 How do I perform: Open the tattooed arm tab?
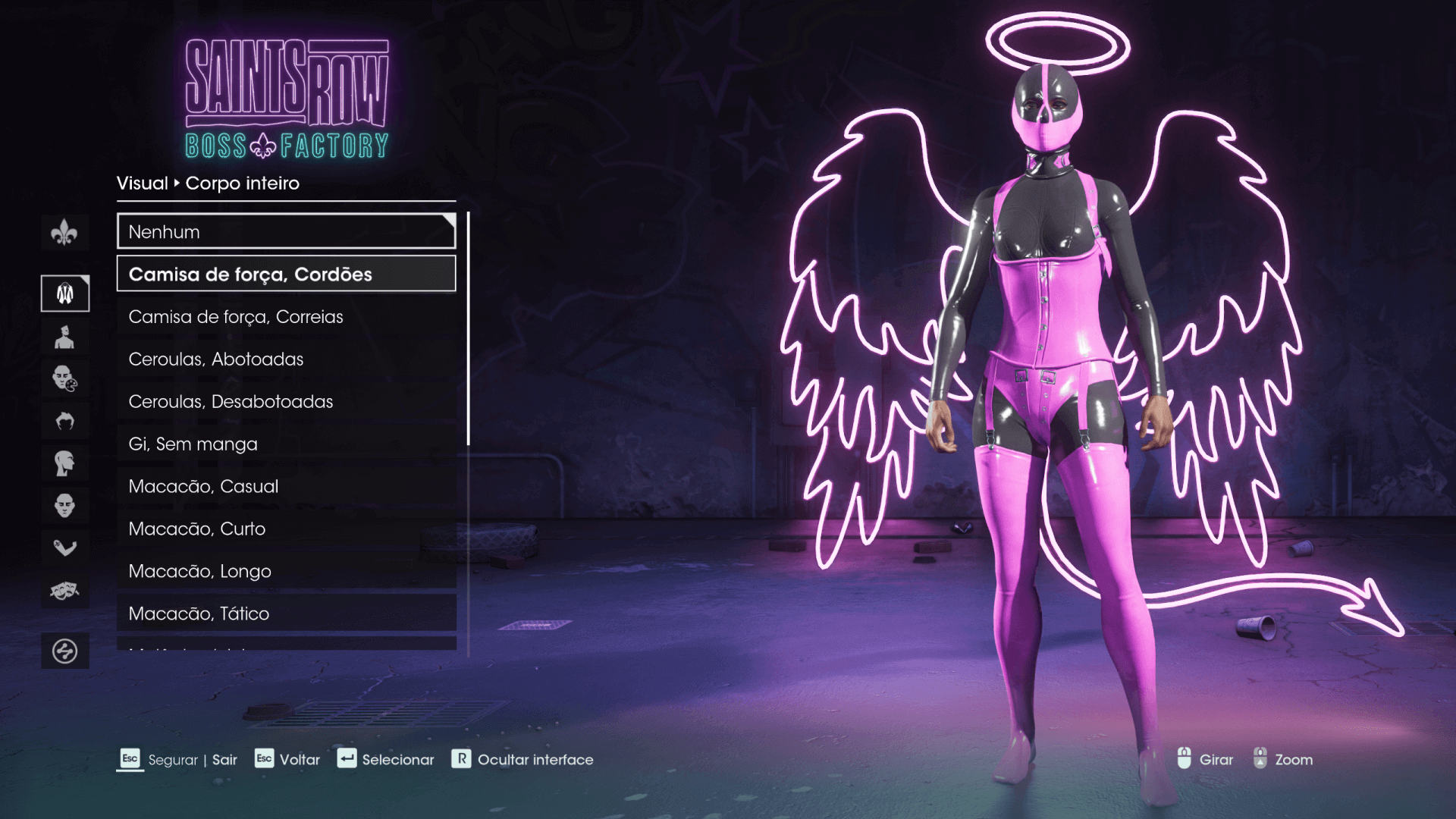coord(64,548)
